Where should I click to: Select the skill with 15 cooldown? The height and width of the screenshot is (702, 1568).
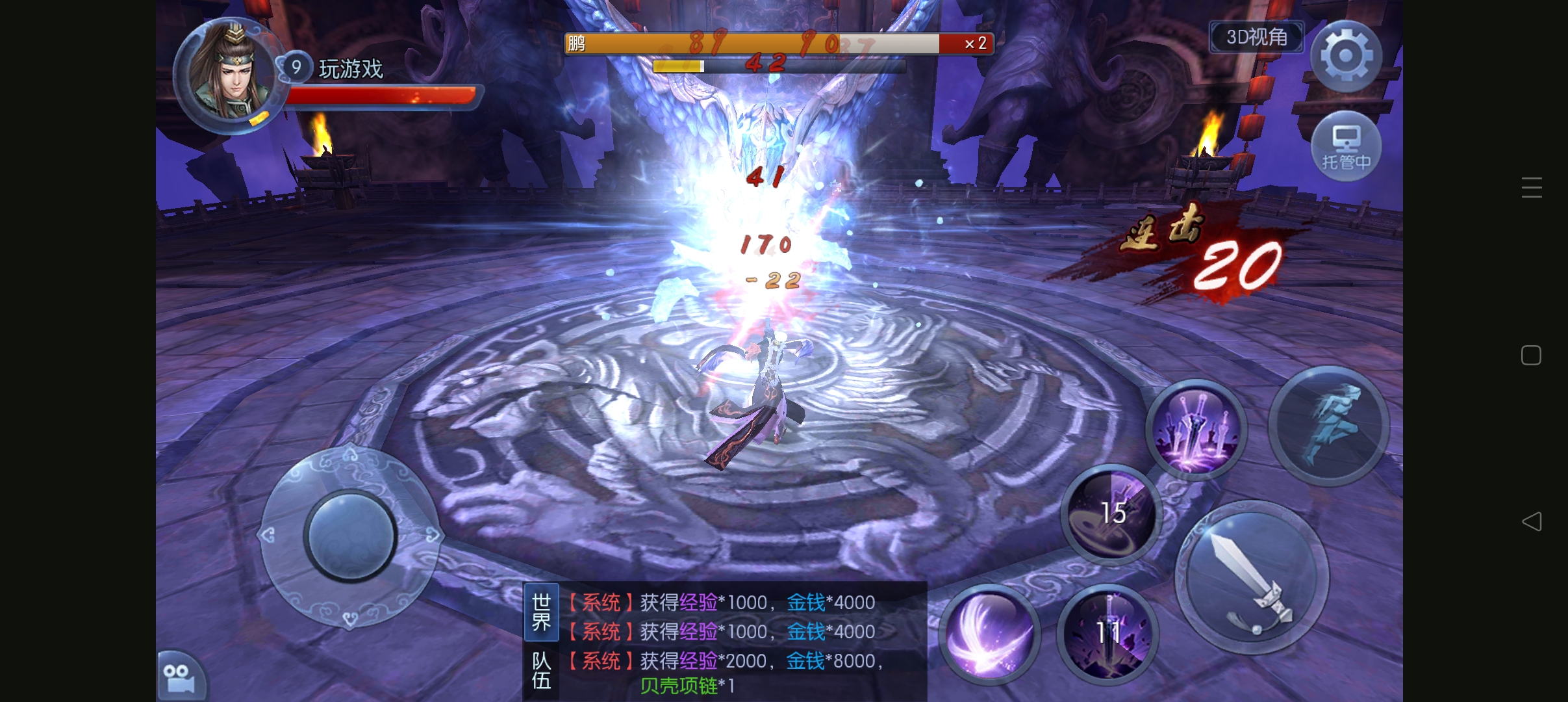1111,513
